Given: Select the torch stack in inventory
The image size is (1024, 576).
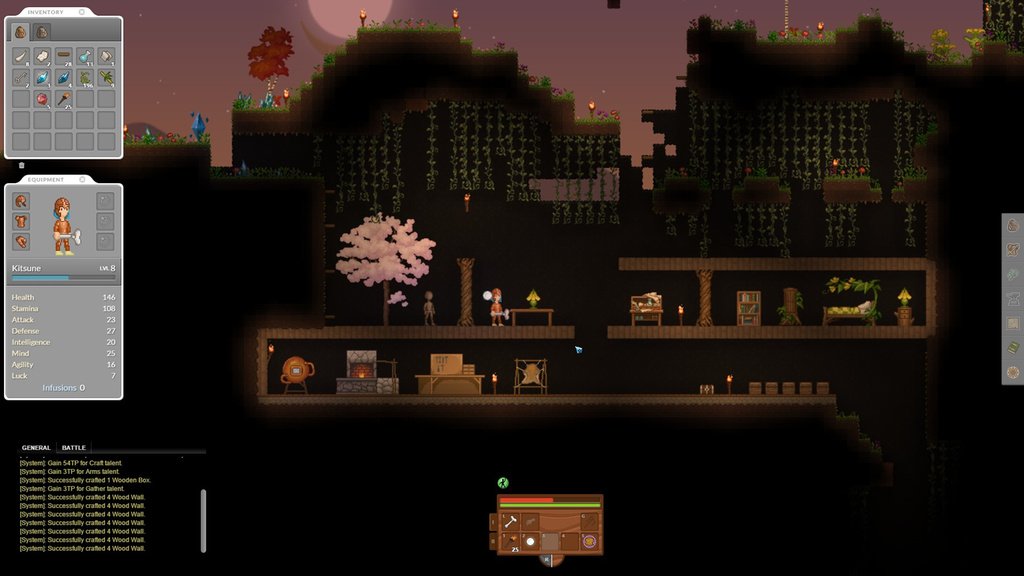Looking at the screenshot, I should click(x=63, y=98).
